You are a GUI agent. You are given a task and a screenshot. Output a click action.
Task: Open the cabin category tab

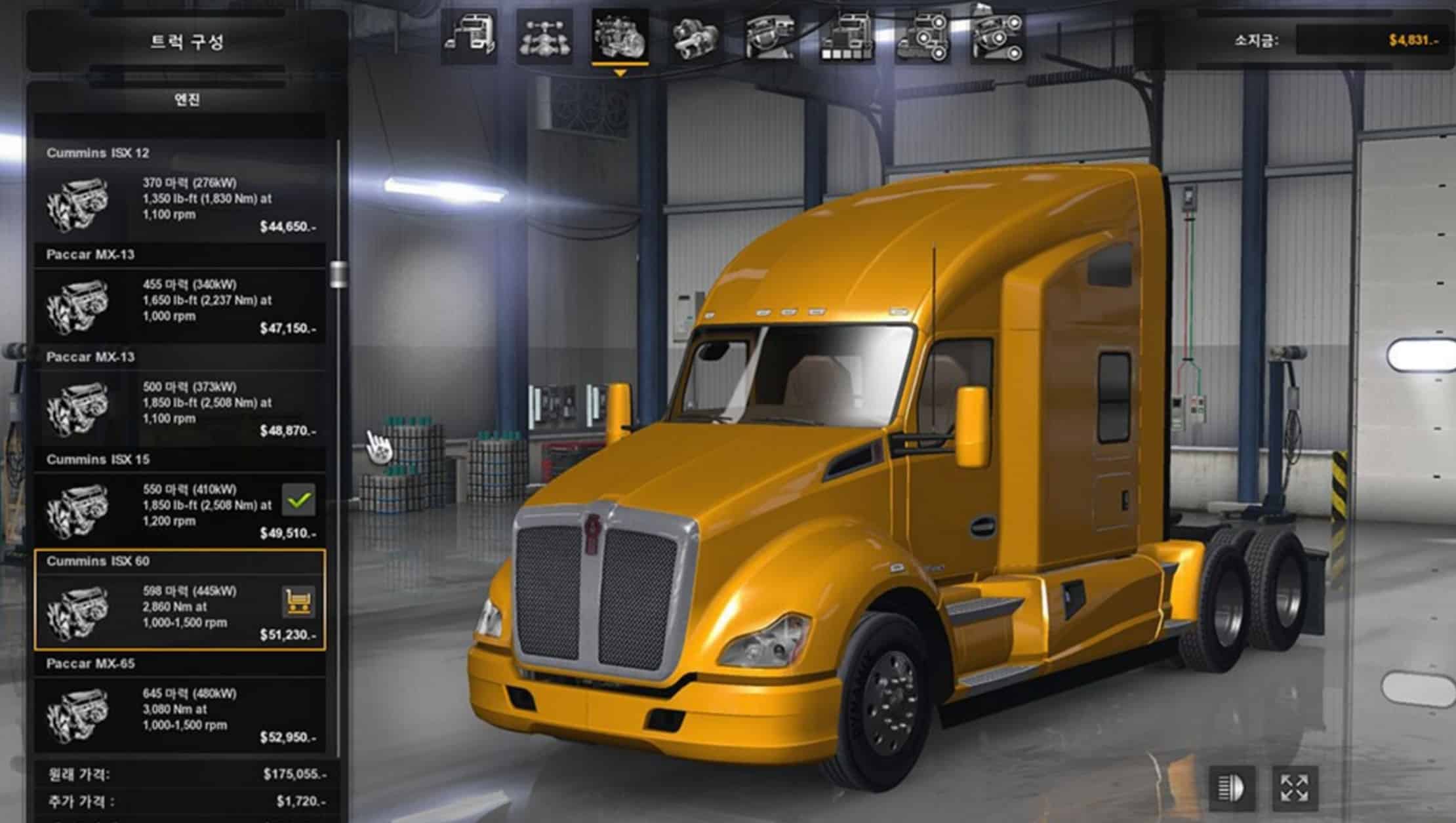coord(469,37)
